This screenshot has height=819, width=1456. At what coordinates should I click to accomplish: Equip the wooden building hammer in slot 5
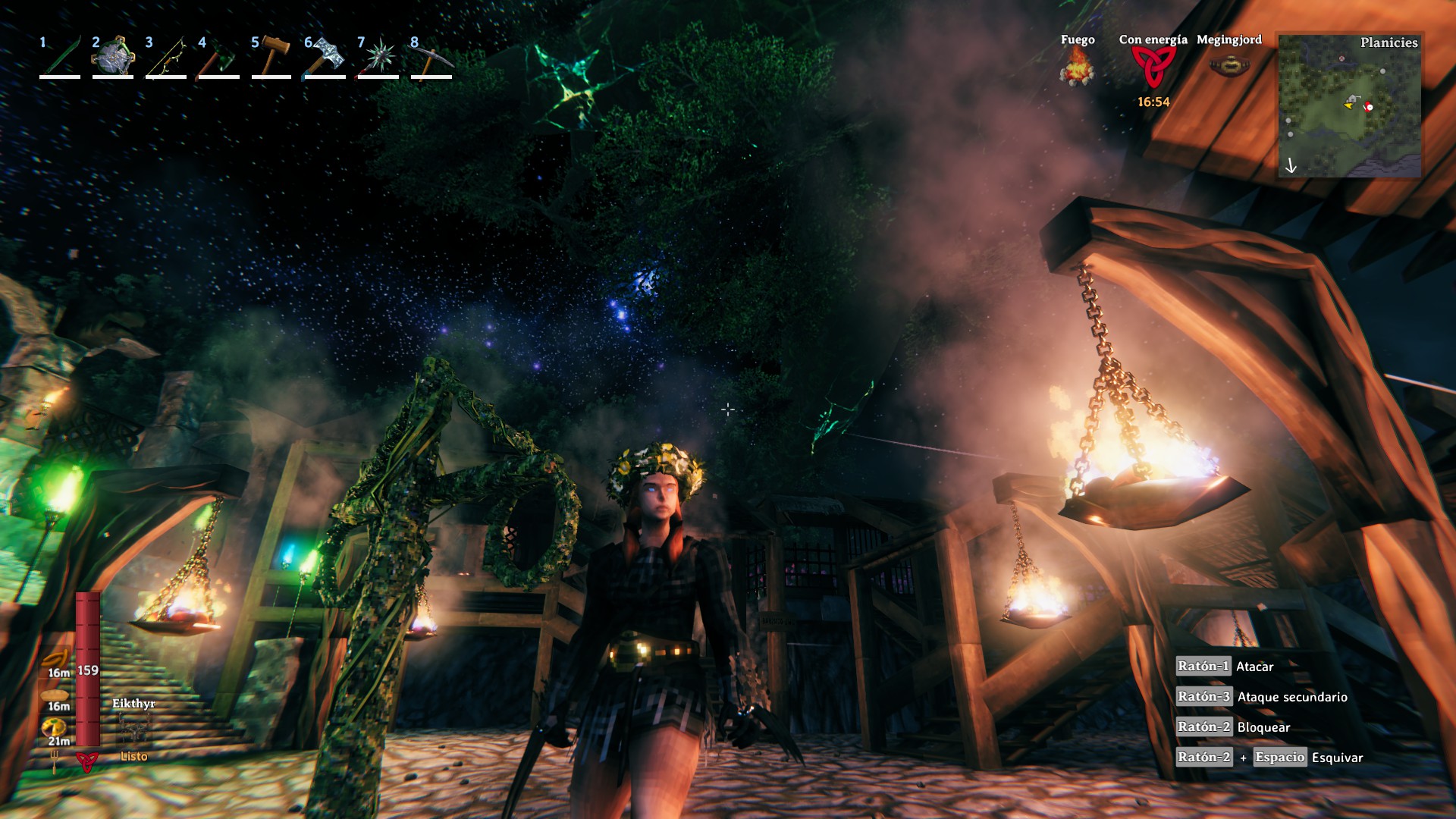[272, 57]
